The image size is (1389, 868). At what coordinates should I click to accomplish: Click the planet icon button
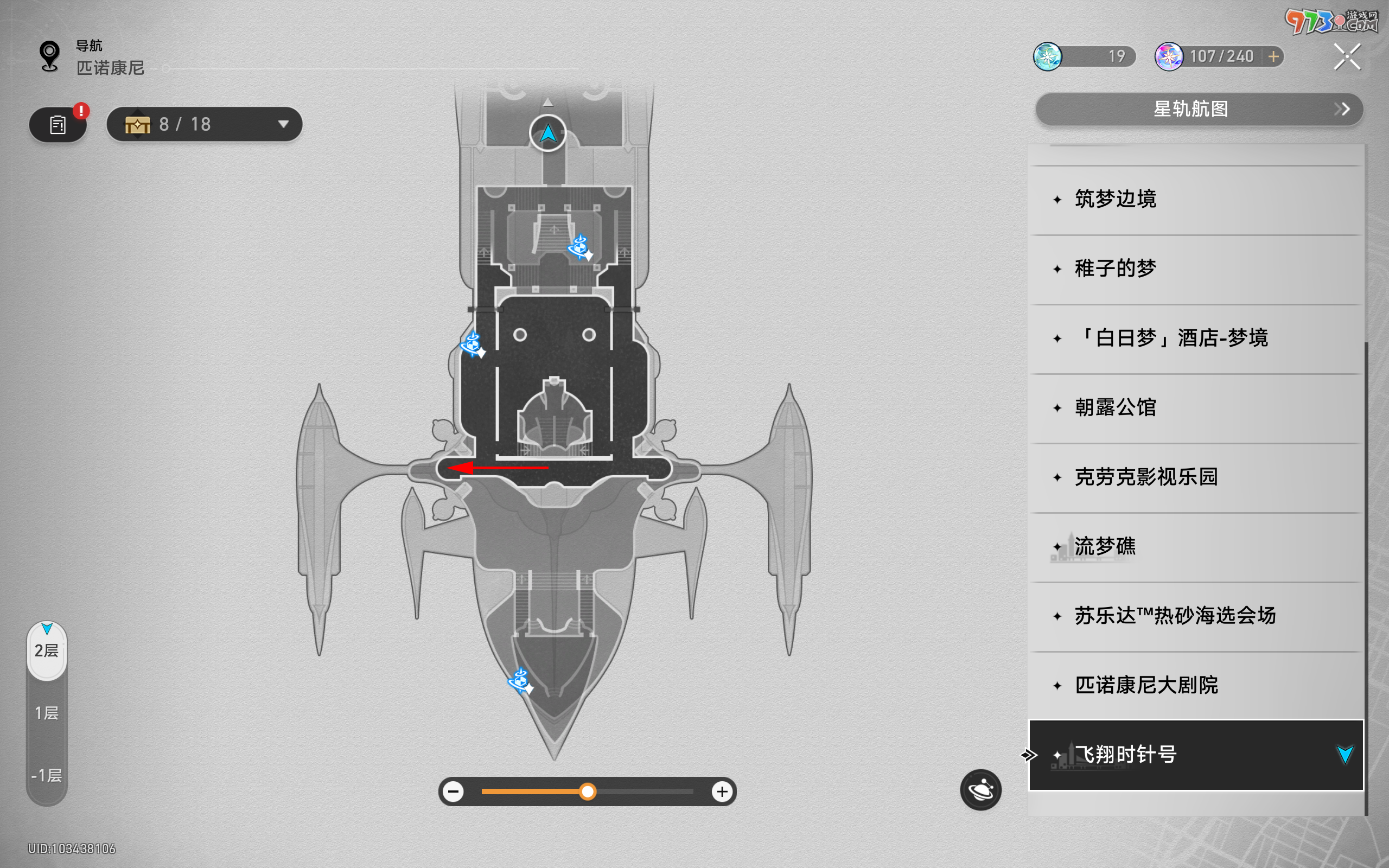click(x=980, y=790)
